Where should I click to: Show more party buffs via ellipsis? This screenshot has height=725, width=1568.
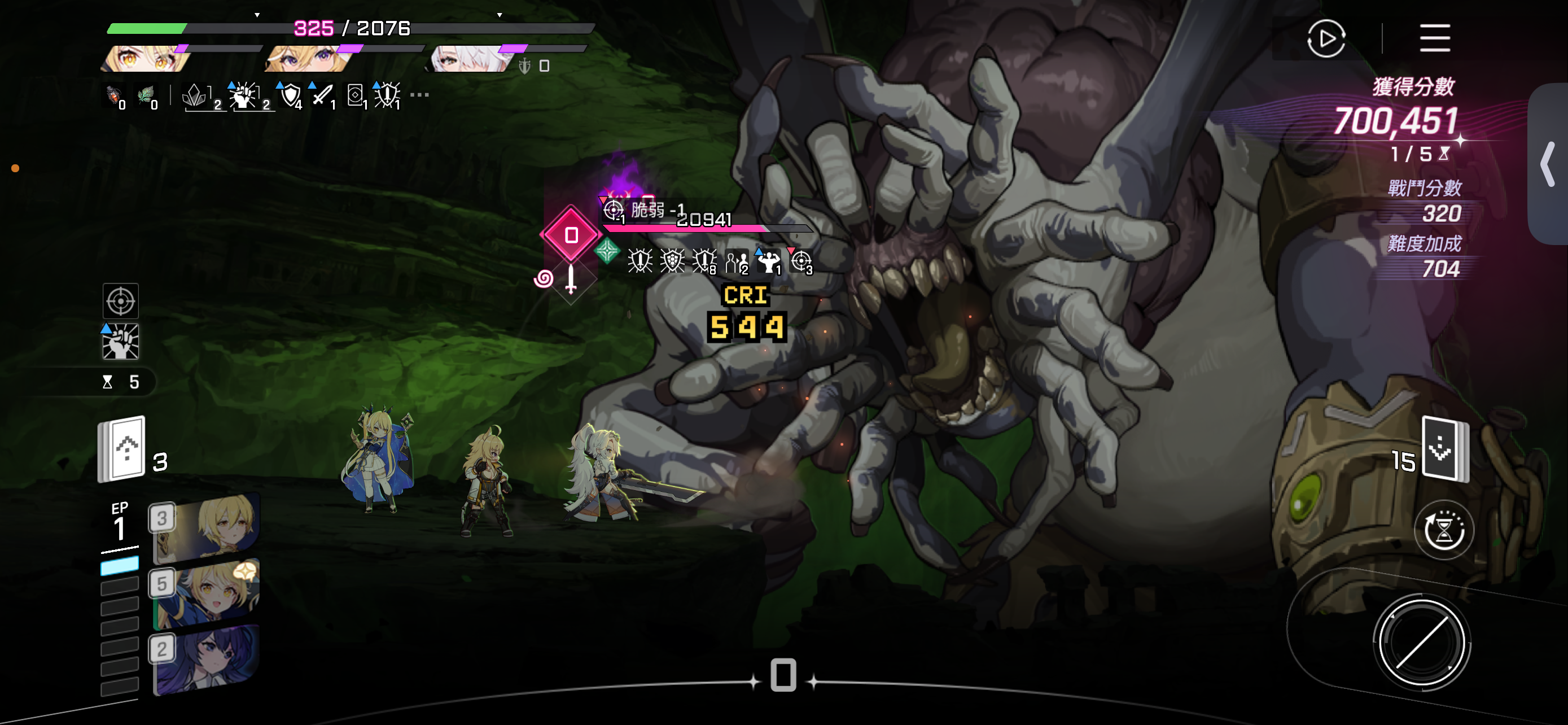(x=419, y=95)
